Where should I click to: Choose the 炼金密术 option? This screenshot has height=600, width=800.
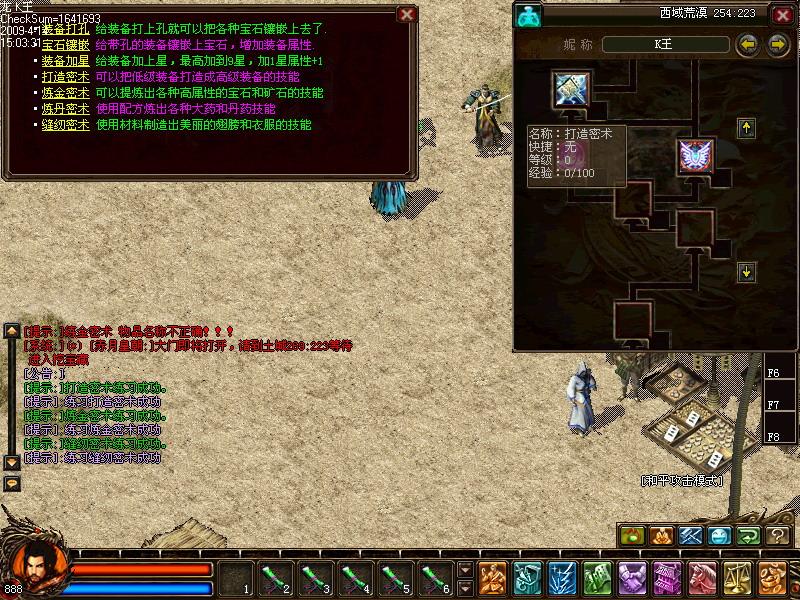[x=66, y=93]
